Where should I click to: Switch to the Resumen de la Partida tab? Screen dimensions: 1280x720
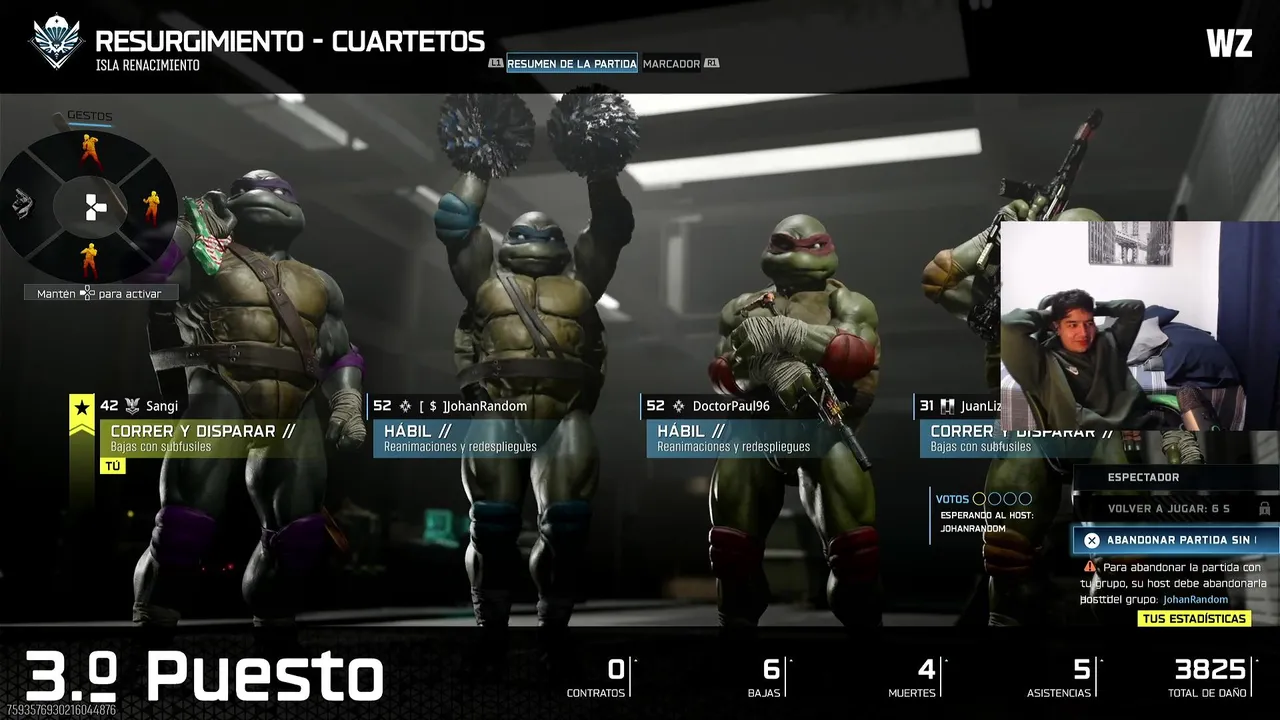click(x=571, y=64)
